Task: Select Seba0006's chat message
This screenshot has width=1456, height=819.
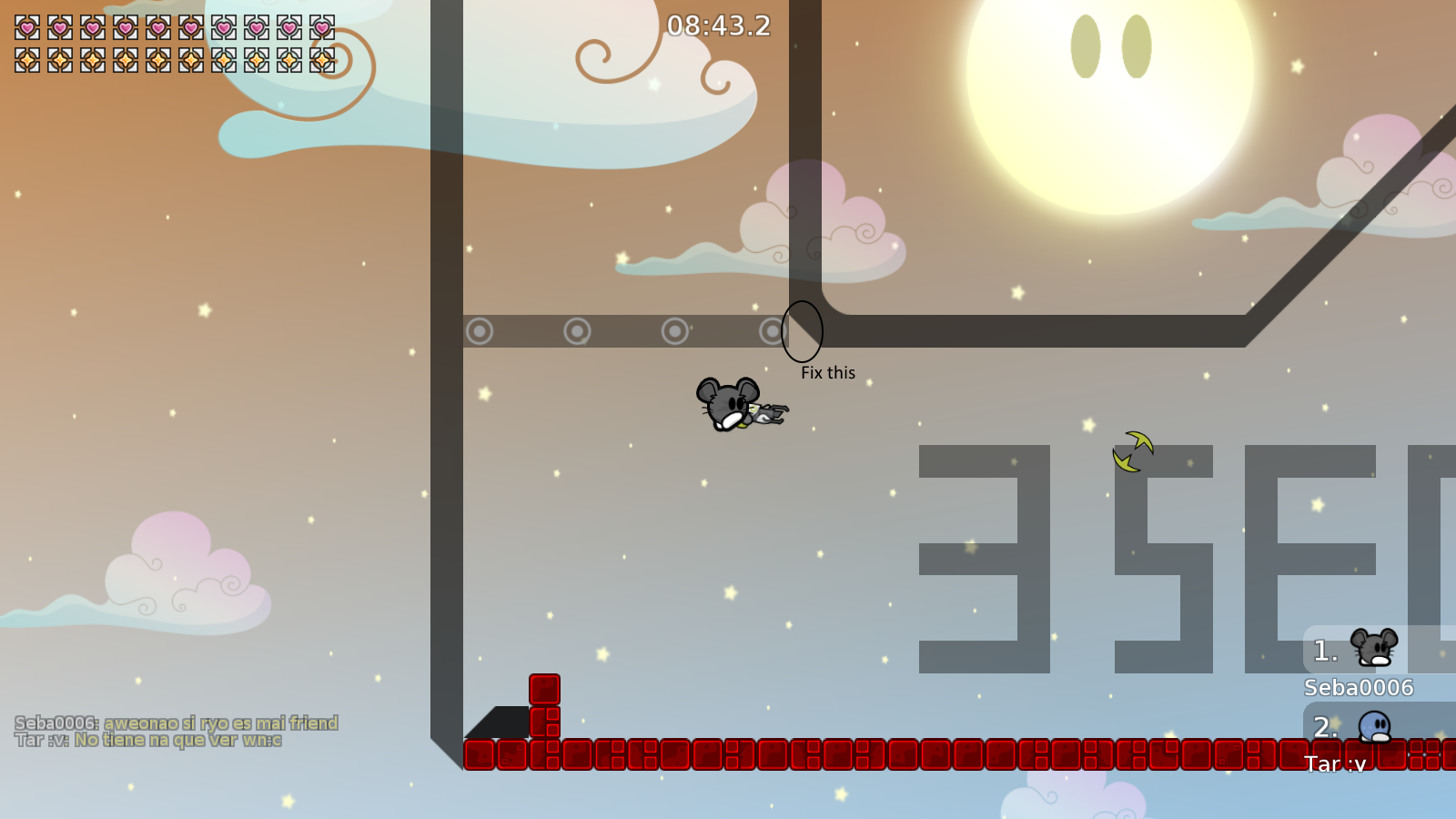Action: 178,723
